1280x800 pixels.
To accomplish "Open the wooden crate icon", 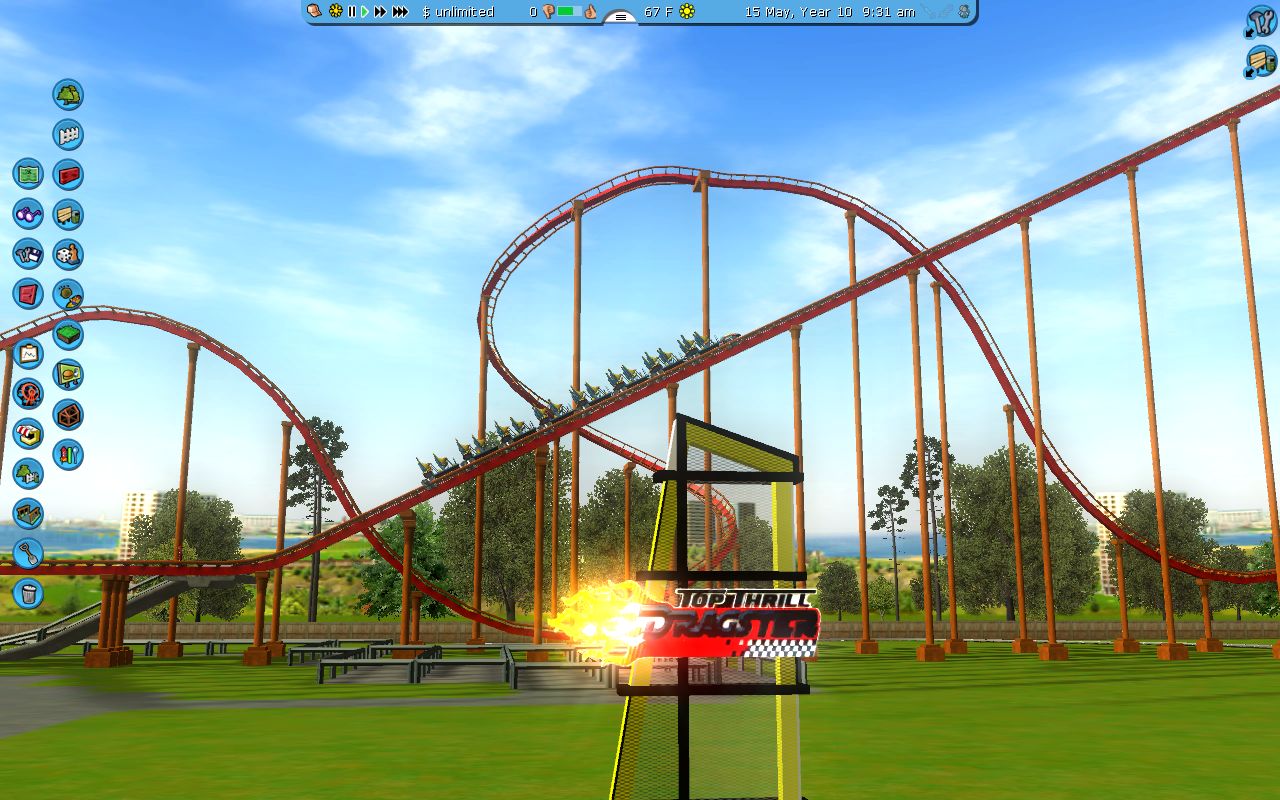I will tap(68, 415).
